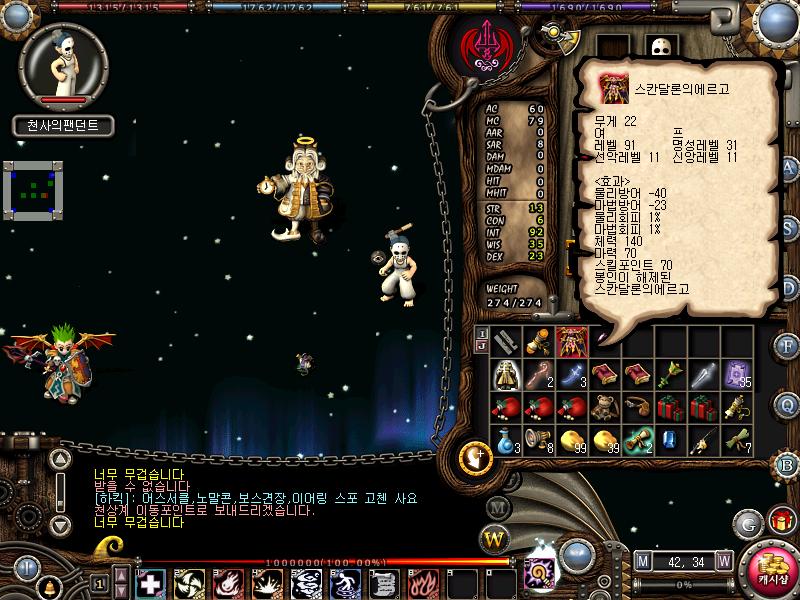Click the round G button
Image resolution: width=800 pixels, height=600 pixels.
click(x=746, y=523)
